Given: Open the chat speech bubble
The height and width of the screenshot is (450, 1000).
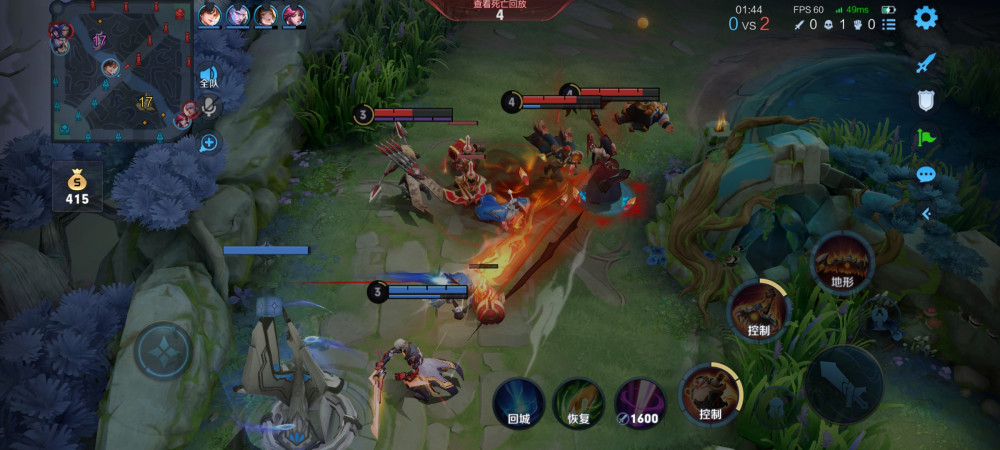Looking at the screenshot, I should point(926,175).
